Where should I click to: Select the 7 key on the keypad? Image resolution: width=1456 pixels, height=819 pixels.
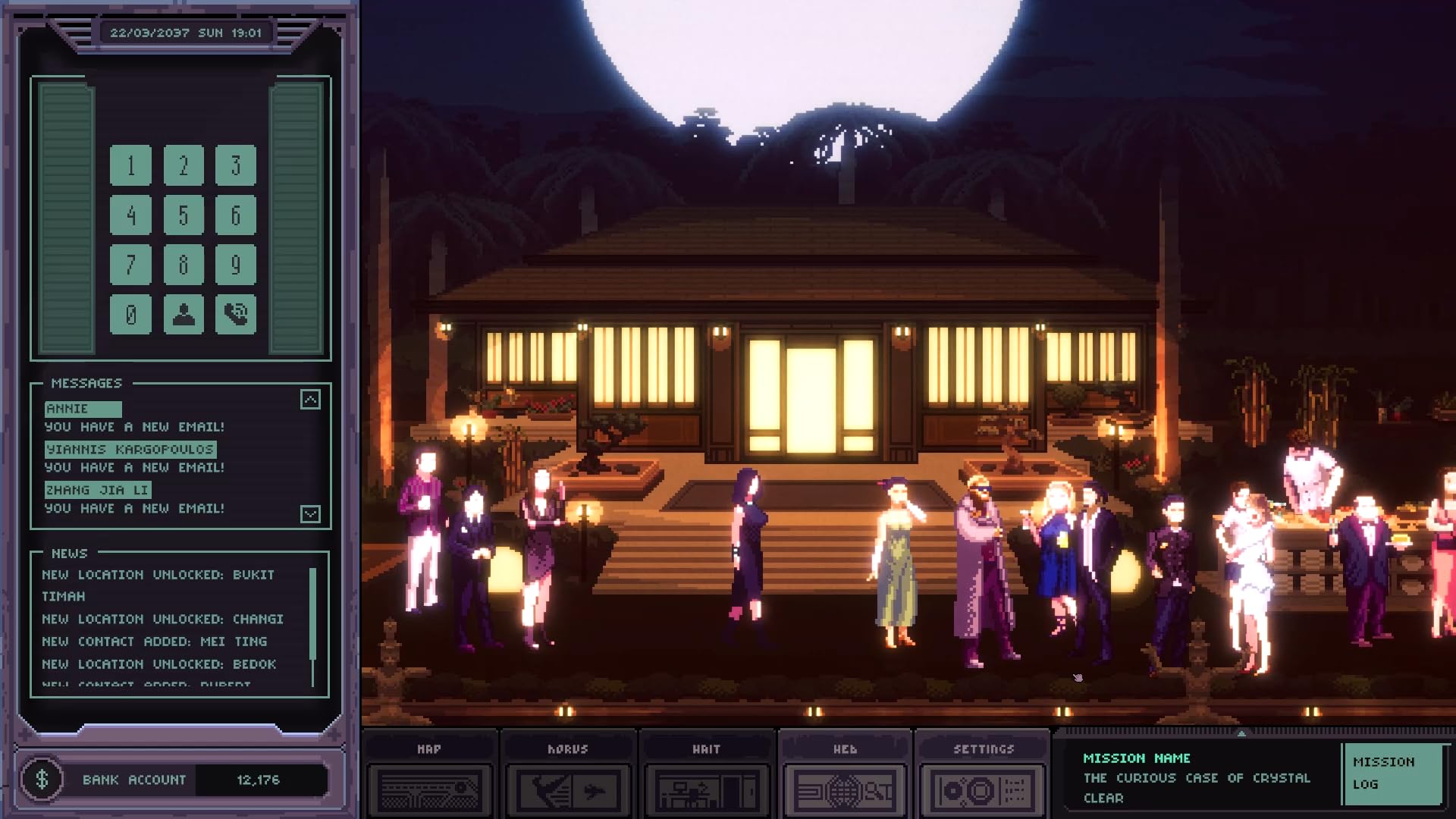click(x=130, y=265)
